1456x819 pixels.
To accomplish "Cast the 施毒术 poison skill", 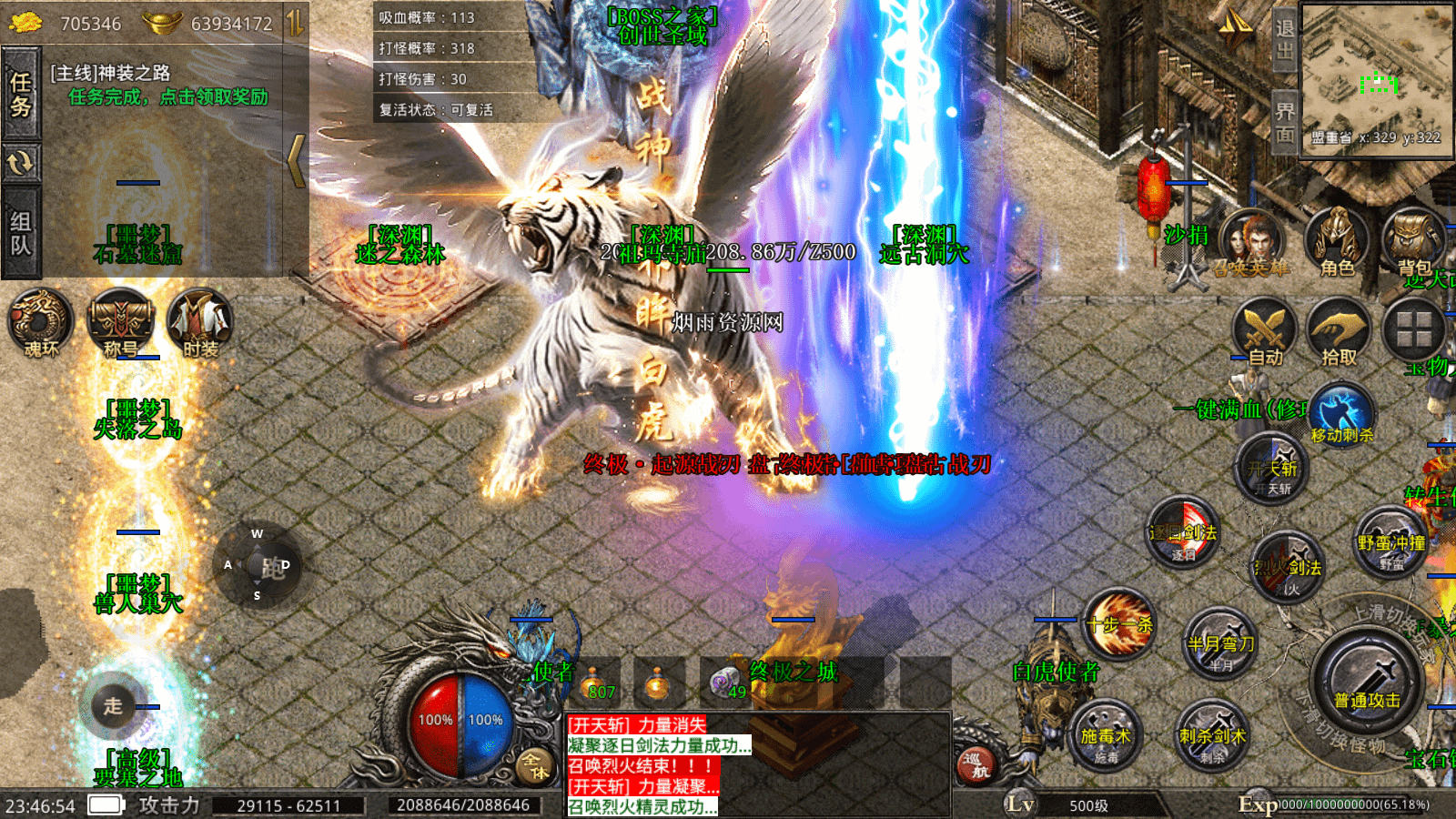I will tap(1106, 735).
